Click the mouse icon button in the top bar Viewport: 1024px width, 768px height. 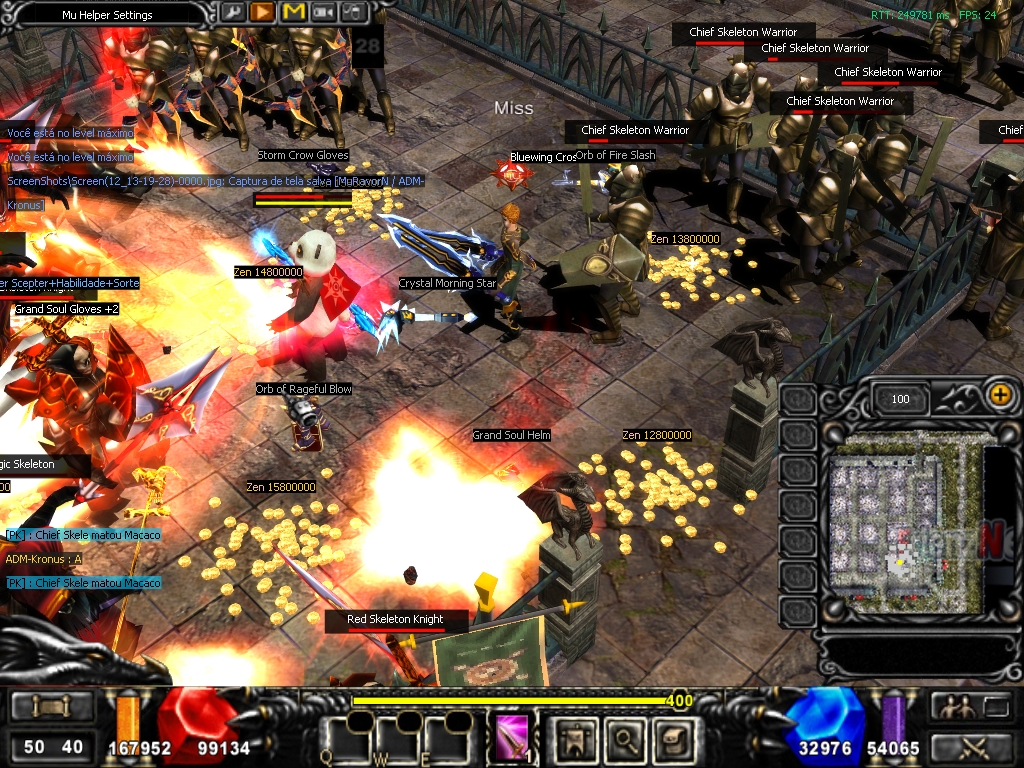click(x=353, y=12)
